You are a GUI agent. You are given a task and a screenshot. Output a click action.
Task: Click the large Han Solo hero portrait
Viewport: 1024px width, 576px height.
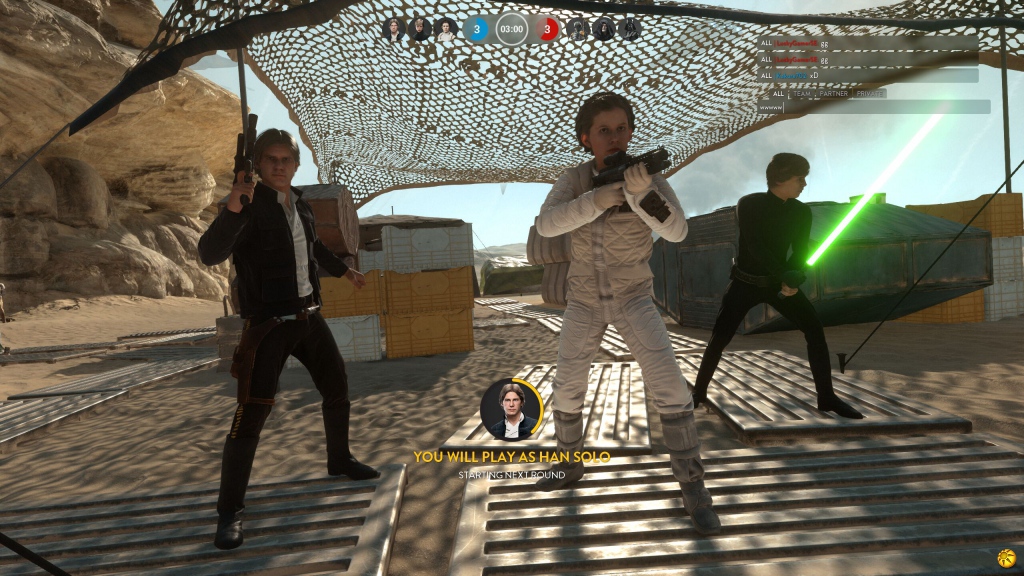[511, 410]
